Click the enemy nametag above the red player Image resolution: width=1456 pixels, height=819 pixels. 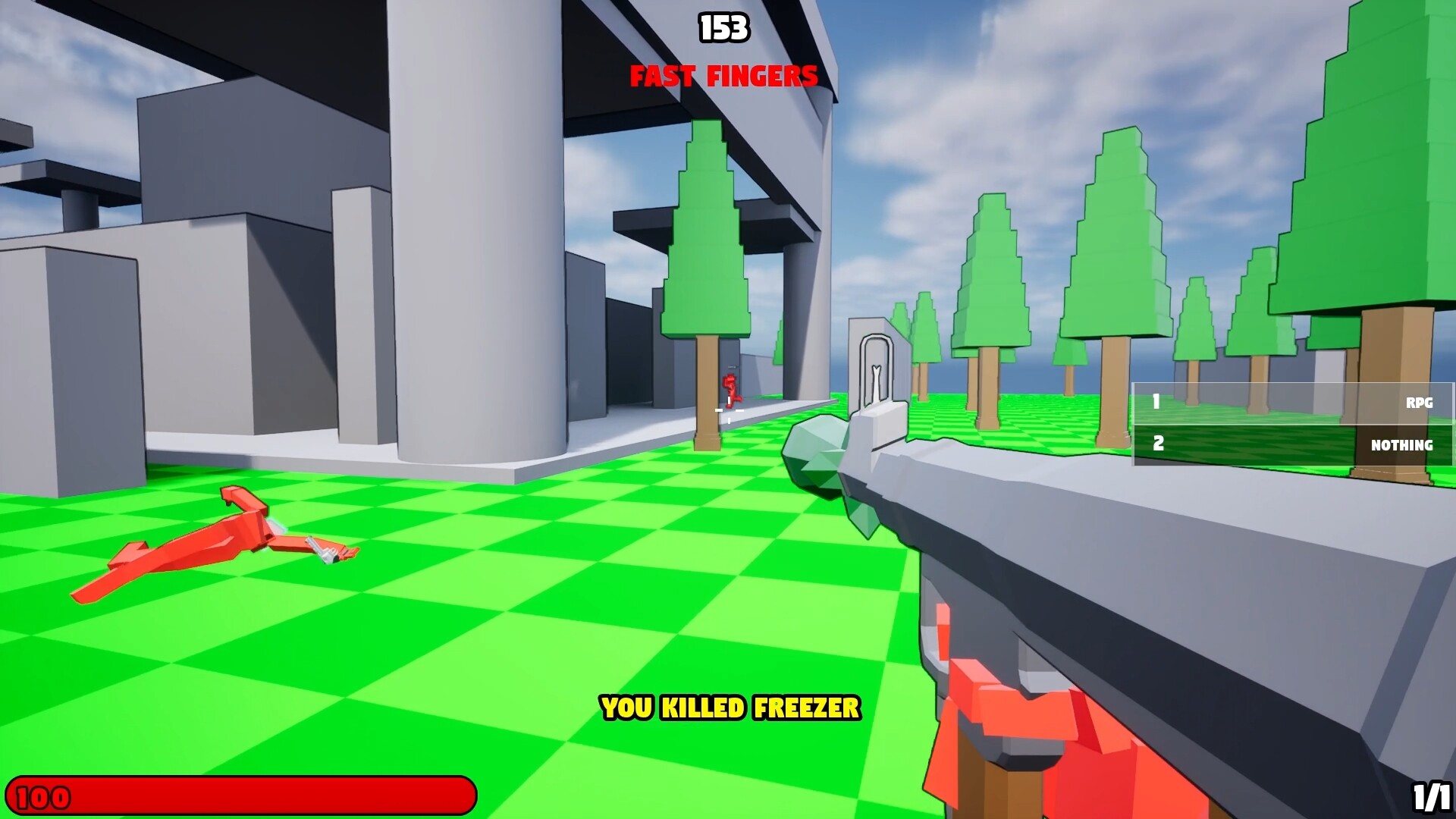(x=733, y=368)
